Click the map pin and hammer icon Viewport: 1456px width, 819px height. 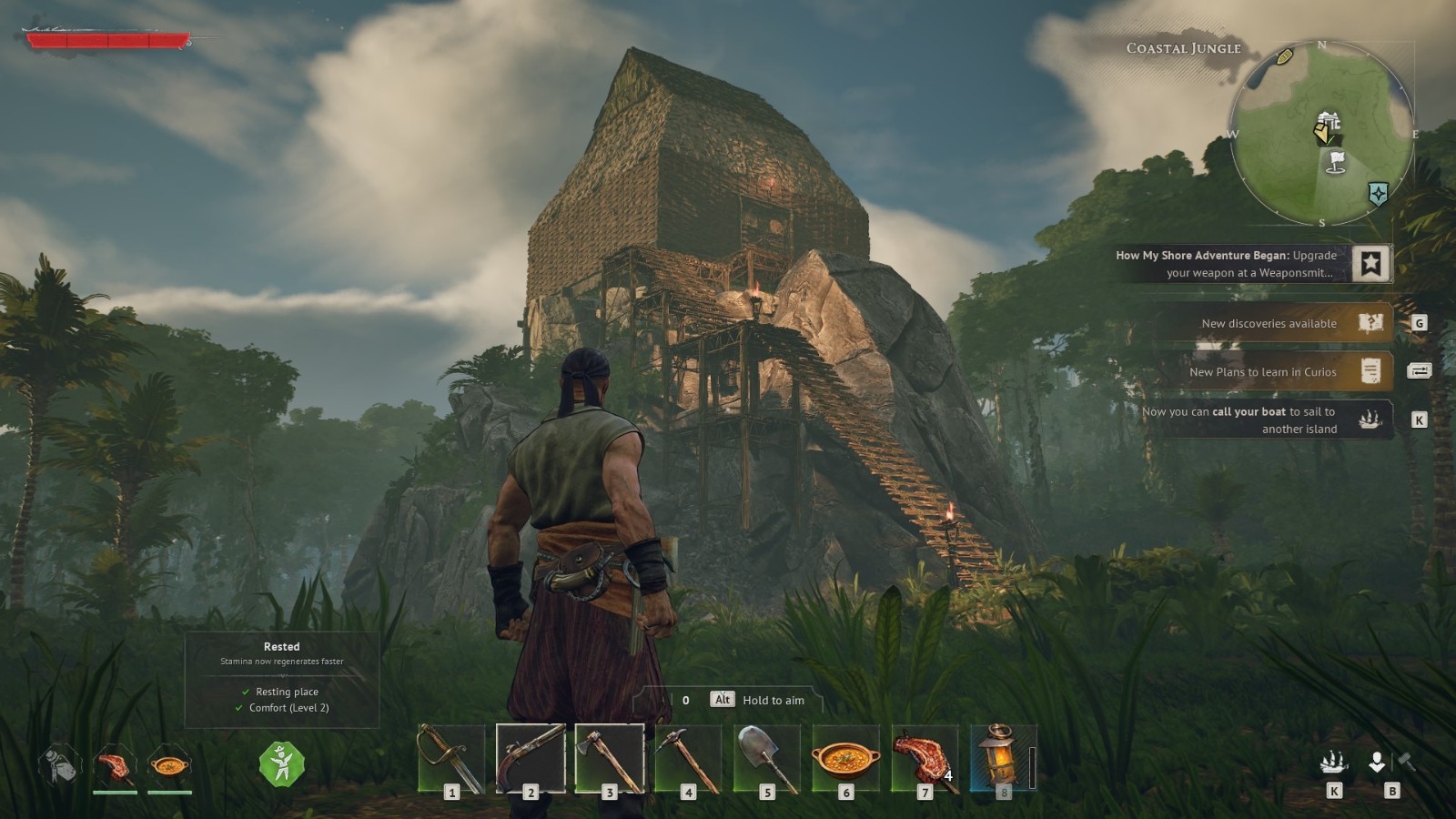1391,763
